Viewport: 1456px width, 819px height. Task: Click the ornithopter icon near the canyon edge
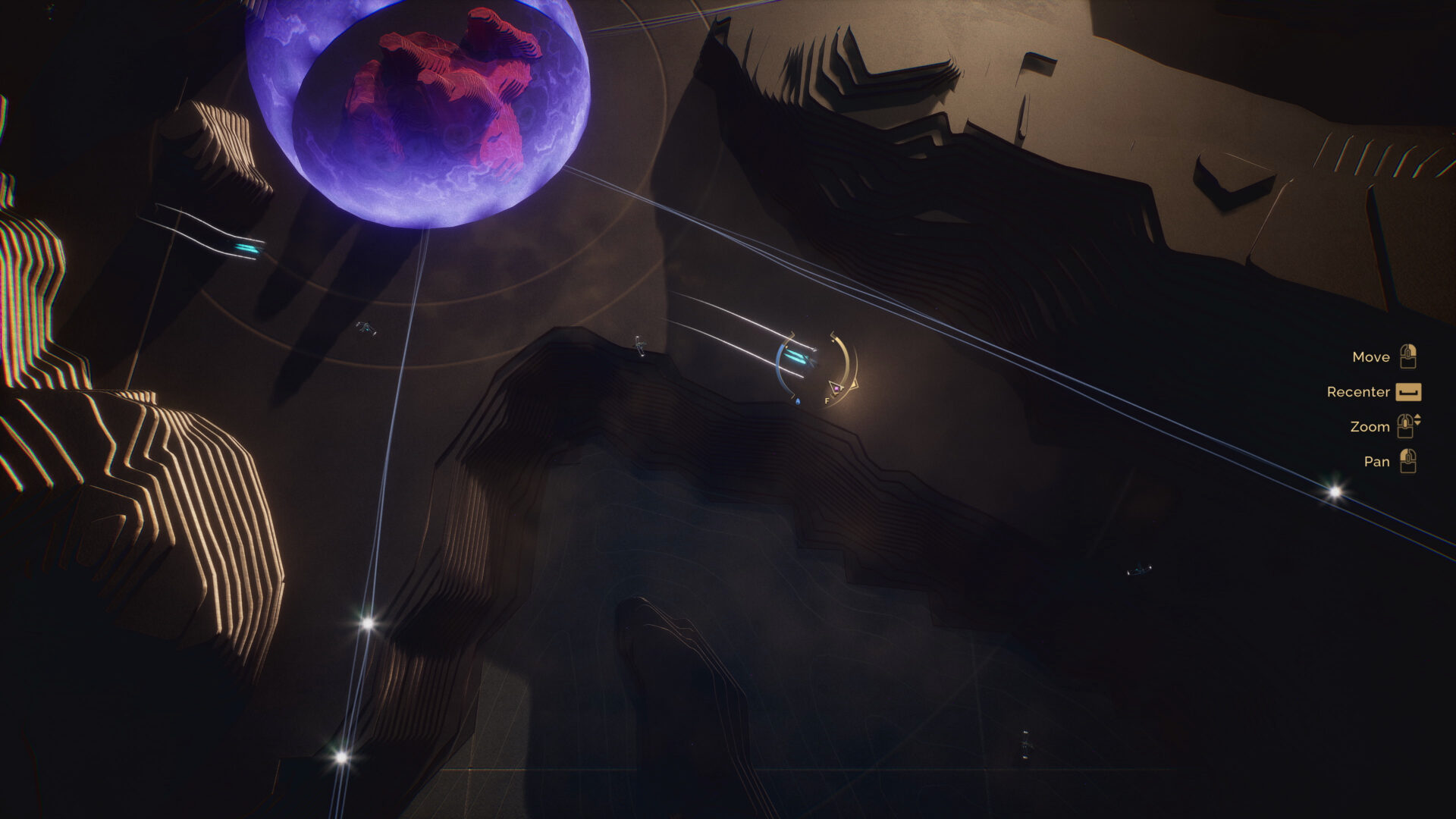[x=641, y=344]
